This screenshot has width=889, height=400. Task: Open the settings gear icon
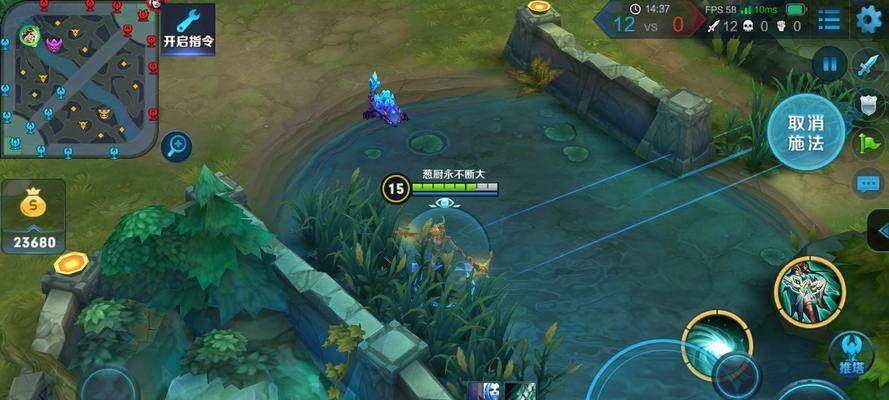coord(867,18)
